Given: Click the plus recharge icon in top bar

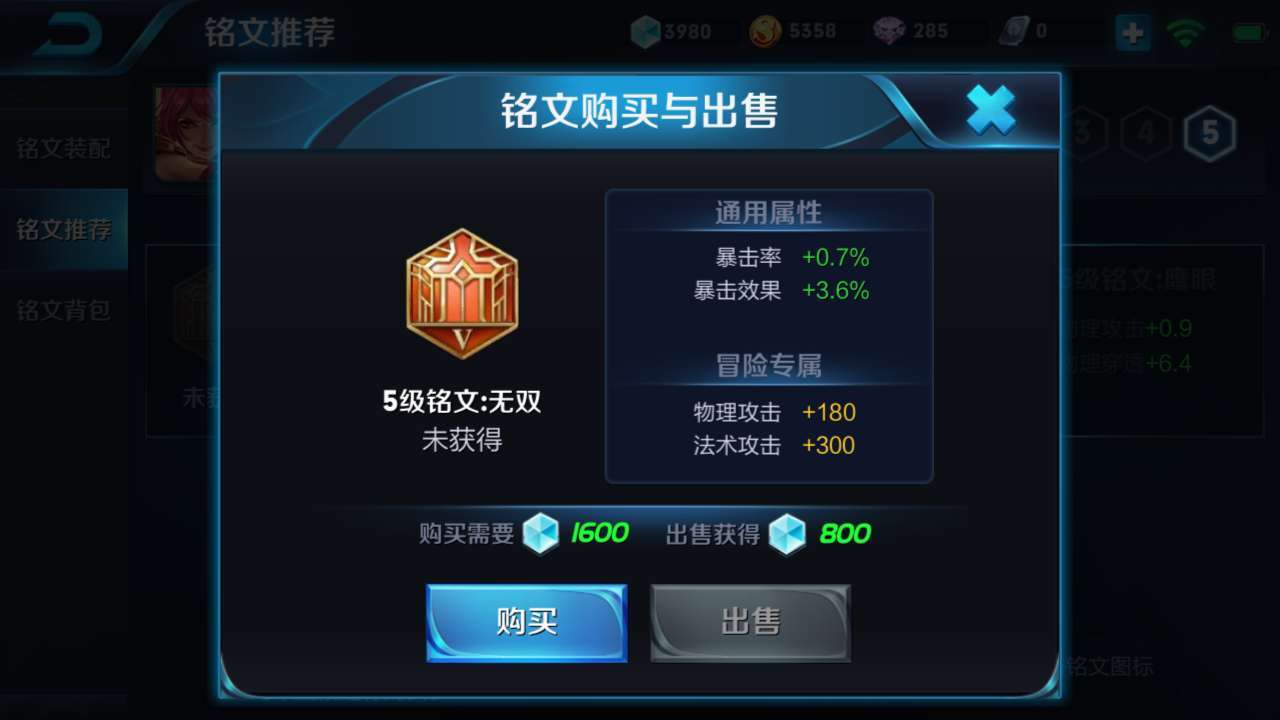Looking at the screenshot, I should [x=1131, y=33].
